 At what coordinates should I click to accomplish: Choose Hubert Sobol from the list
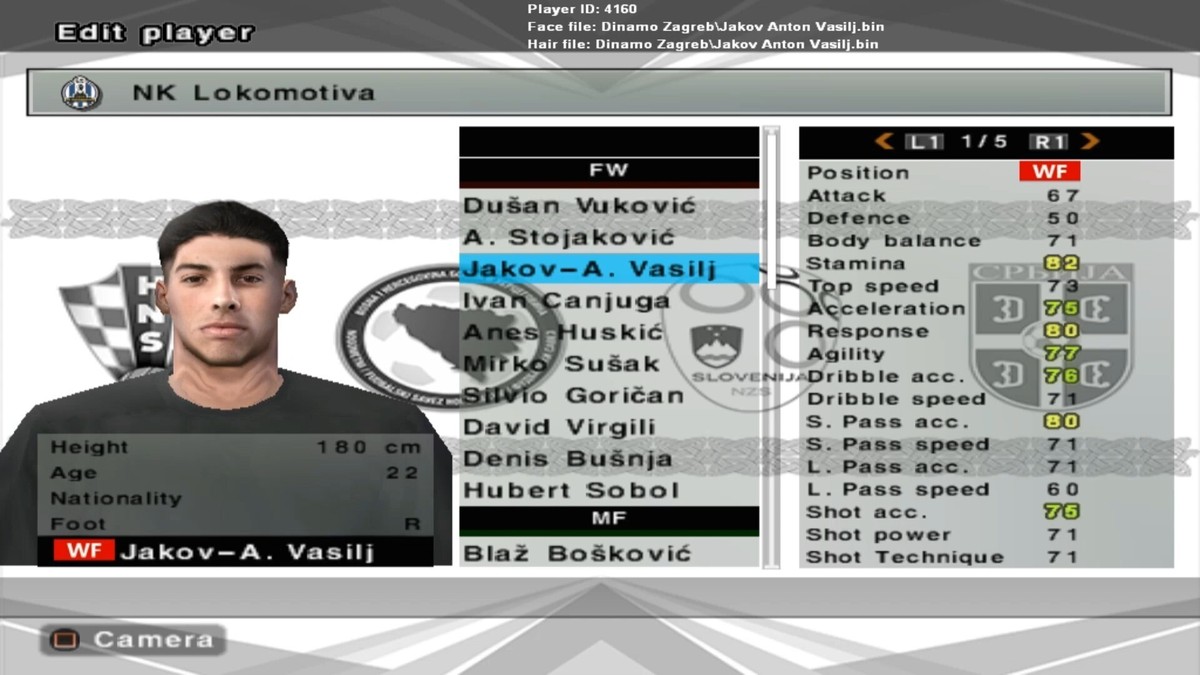(x=570, y=491)
